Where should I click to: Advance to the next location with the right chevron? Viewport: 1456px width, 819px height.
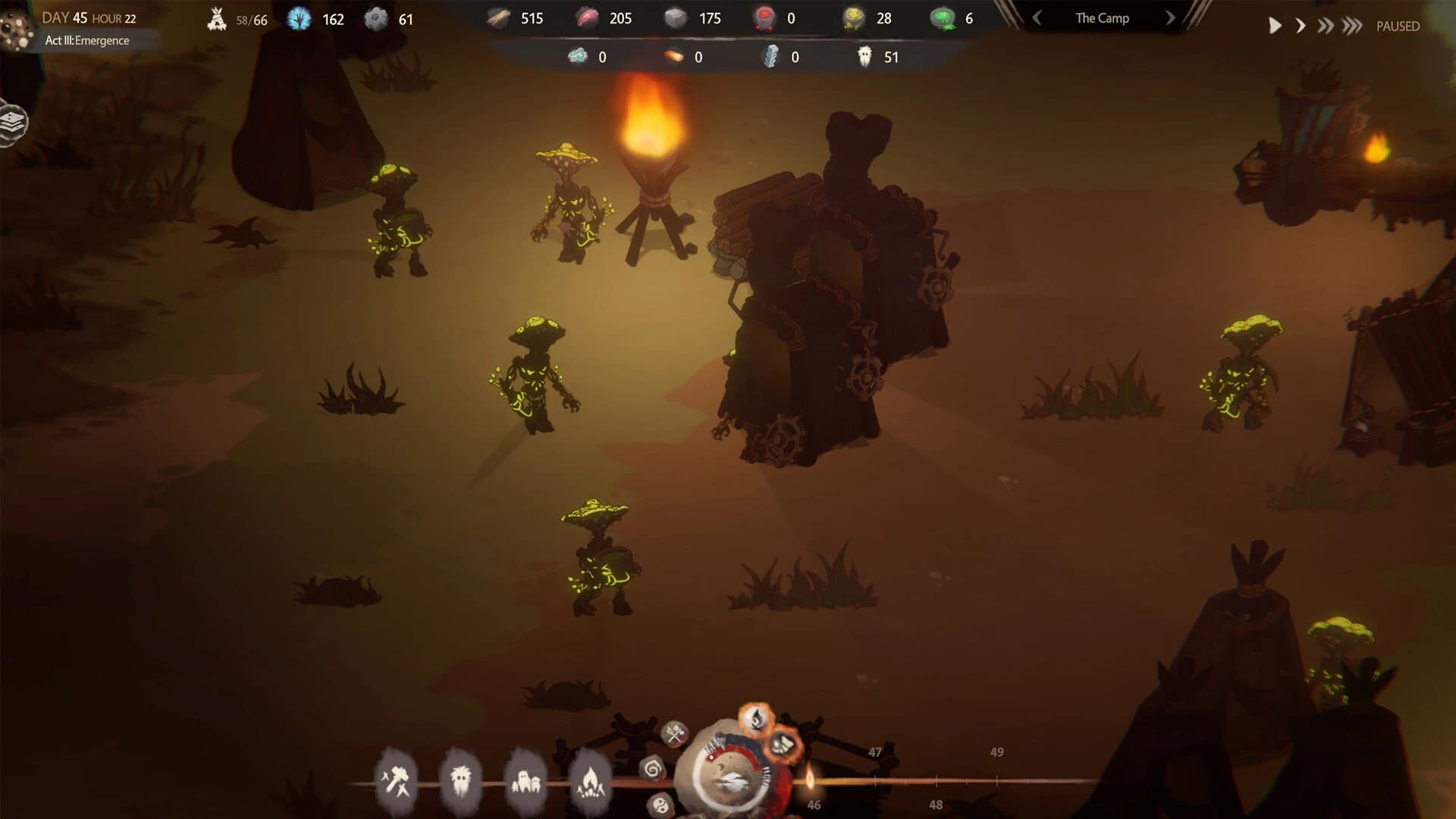(1170, 17)
